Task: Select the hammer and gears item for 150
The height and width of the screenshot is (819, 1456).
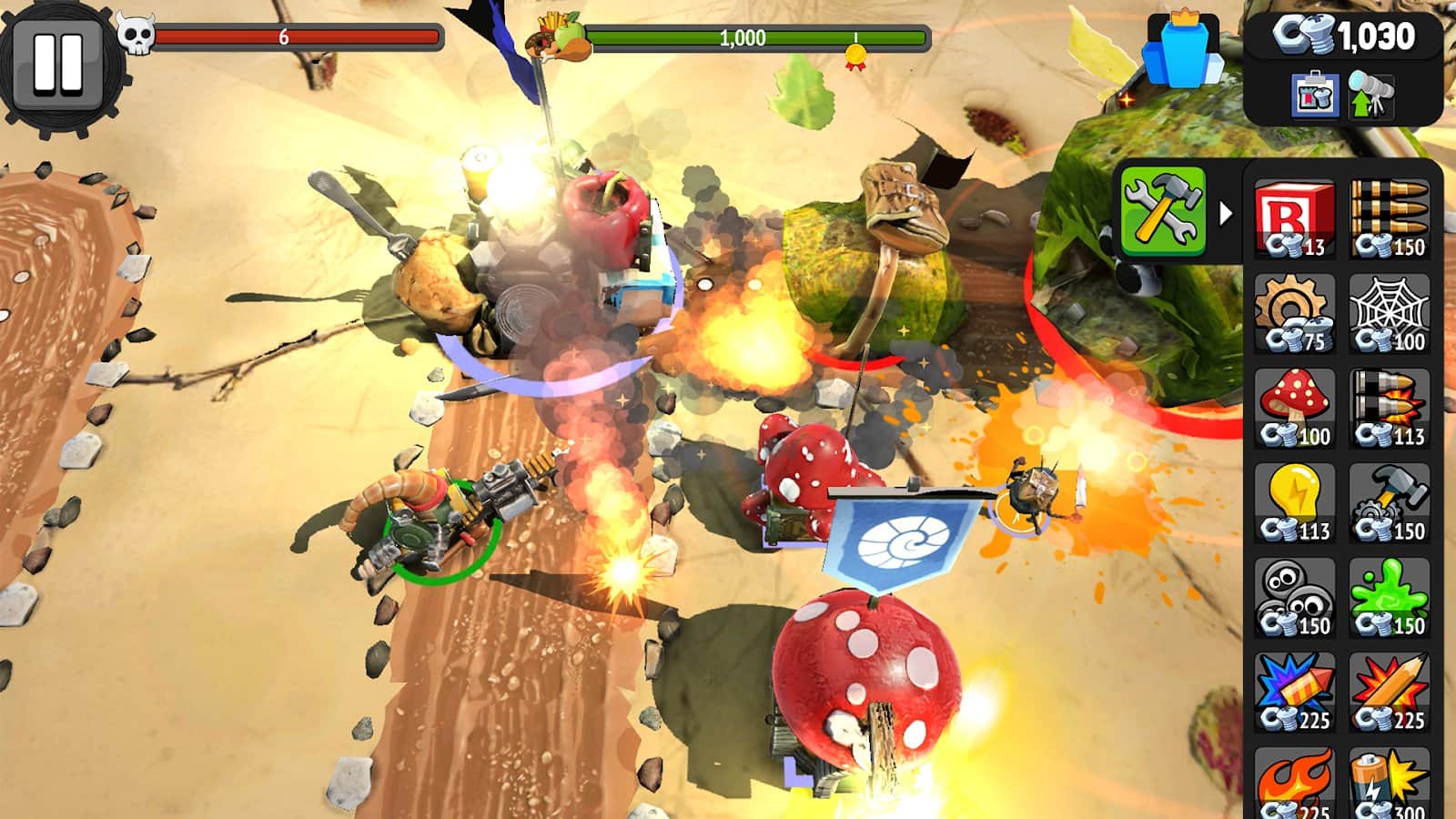Action: click(1390, 502)
